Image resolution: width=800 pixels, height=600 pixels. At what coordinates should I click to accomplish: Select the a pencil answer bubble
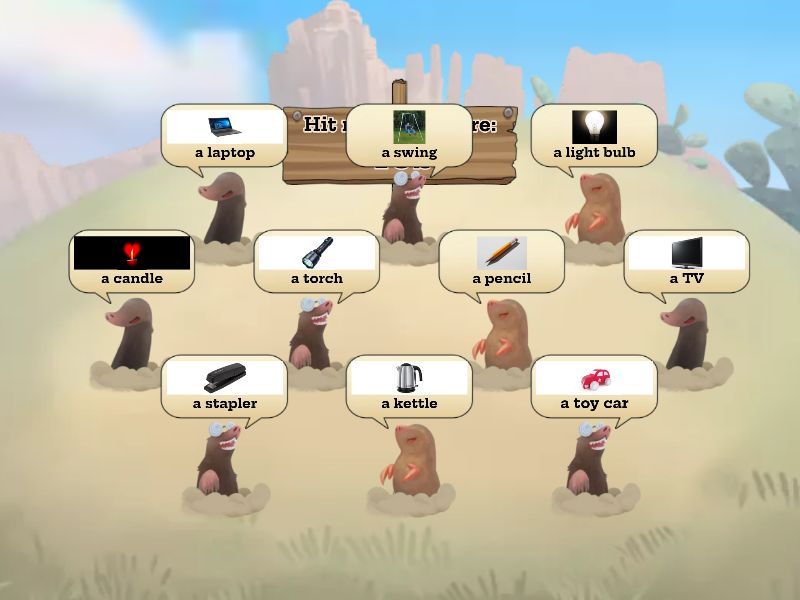point(501,261)
